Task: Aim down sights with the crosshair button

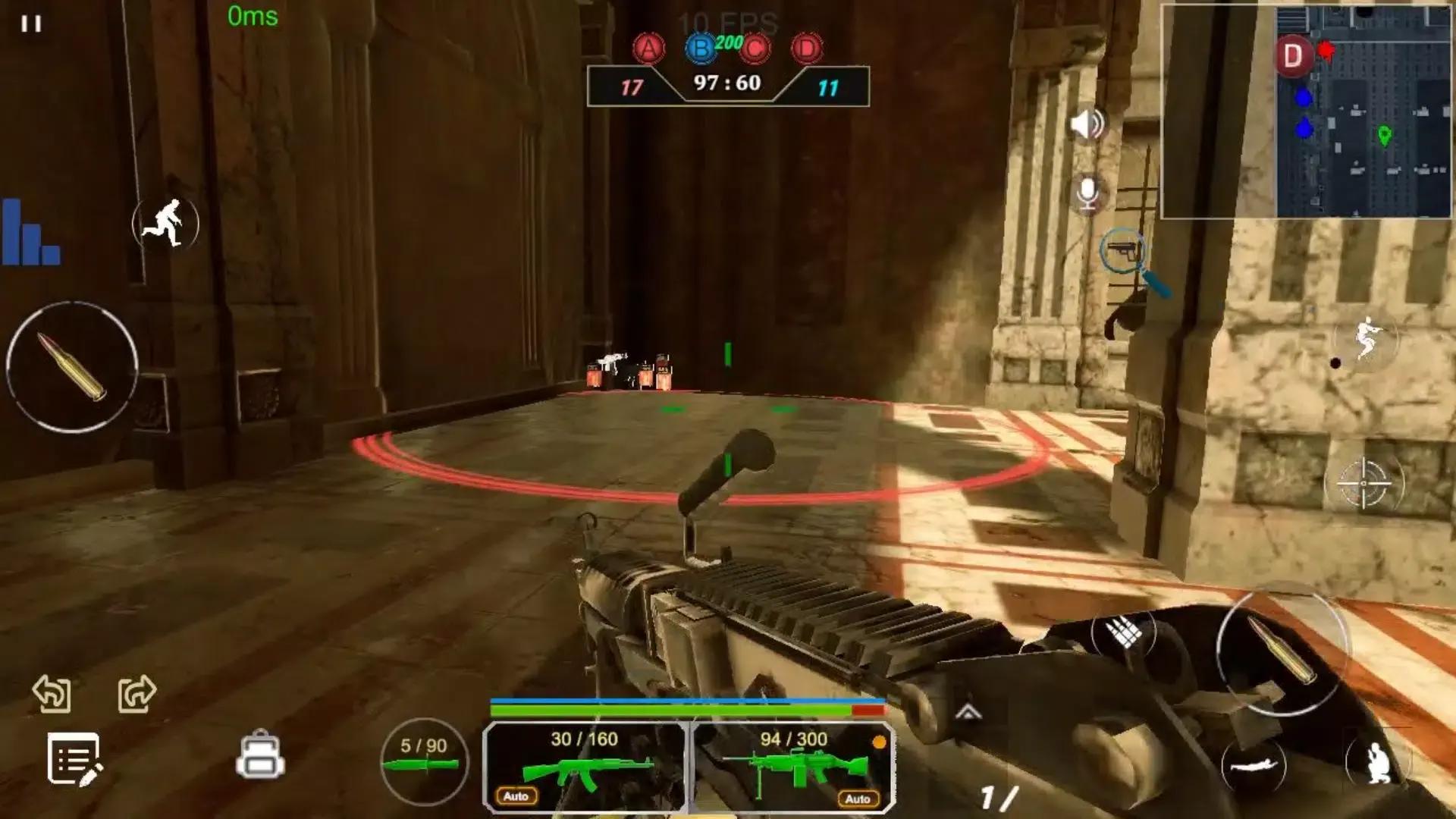Action: 1363,483
